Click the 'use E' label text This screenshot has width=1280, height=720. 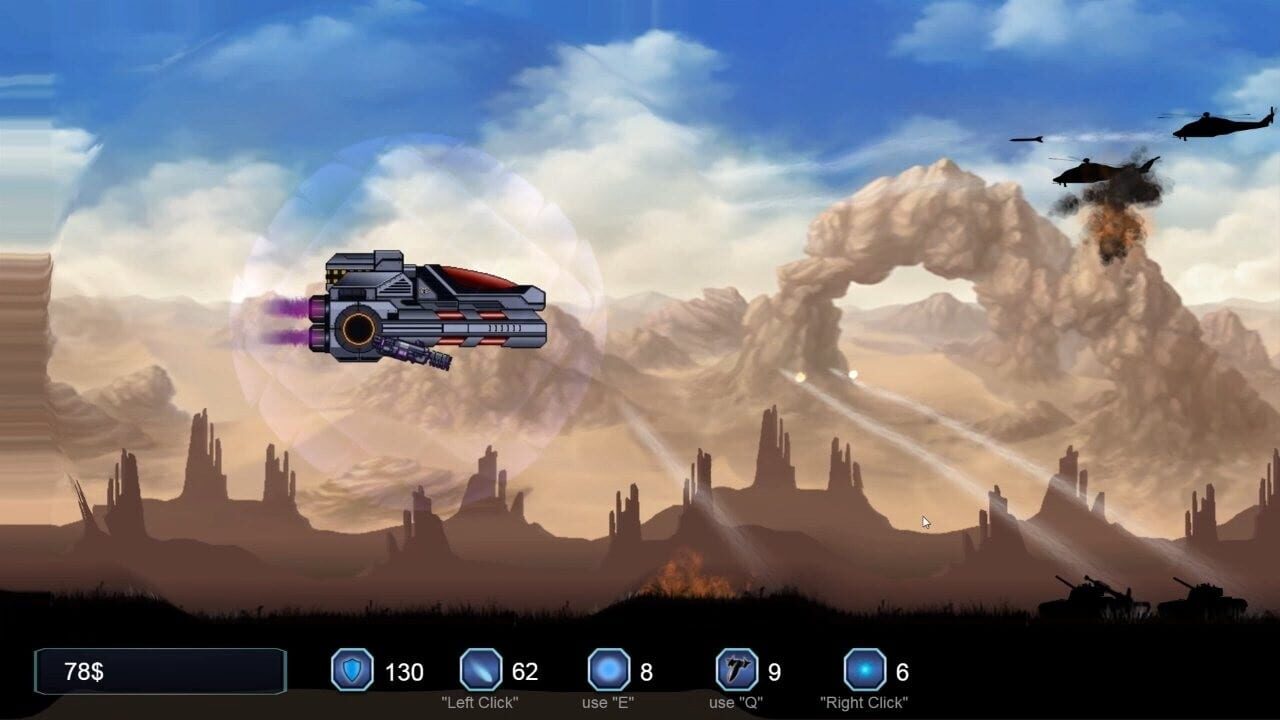pos(606,703)
